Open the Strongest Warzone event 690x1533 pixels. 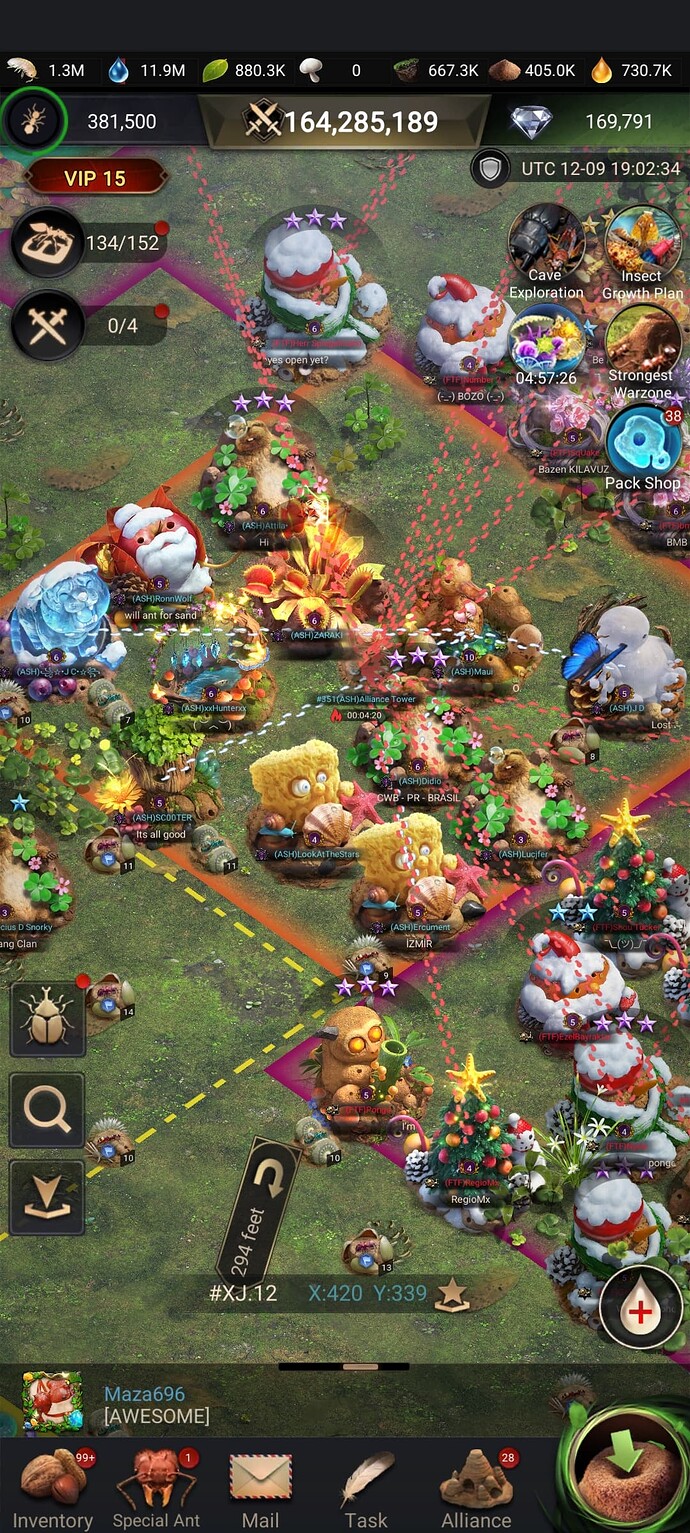point(643,350)
